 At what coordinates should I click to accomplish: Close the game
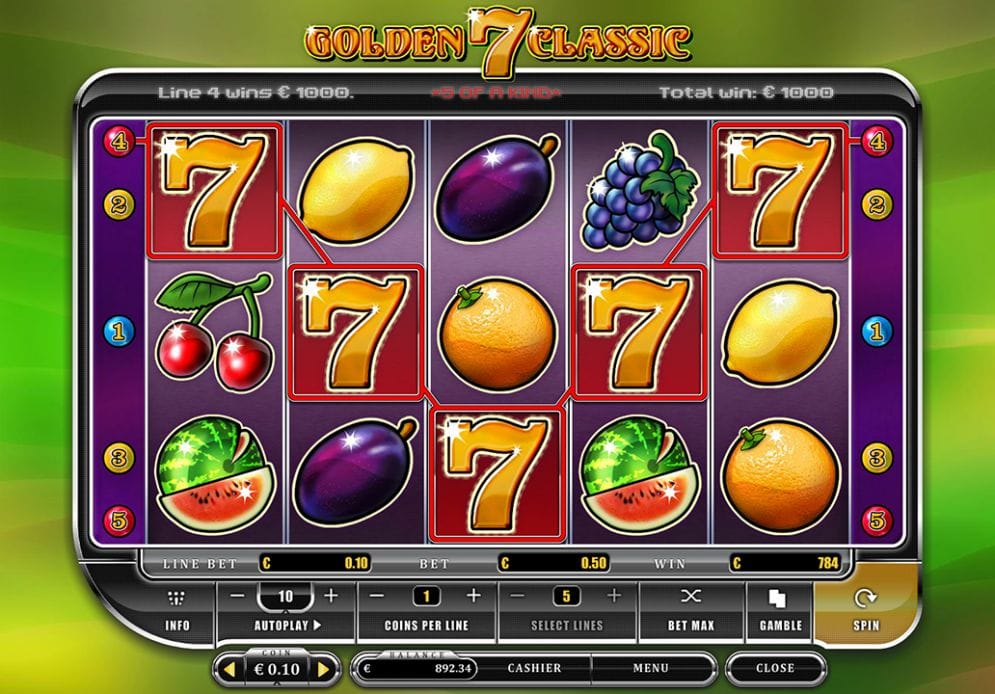click(775, 668)
